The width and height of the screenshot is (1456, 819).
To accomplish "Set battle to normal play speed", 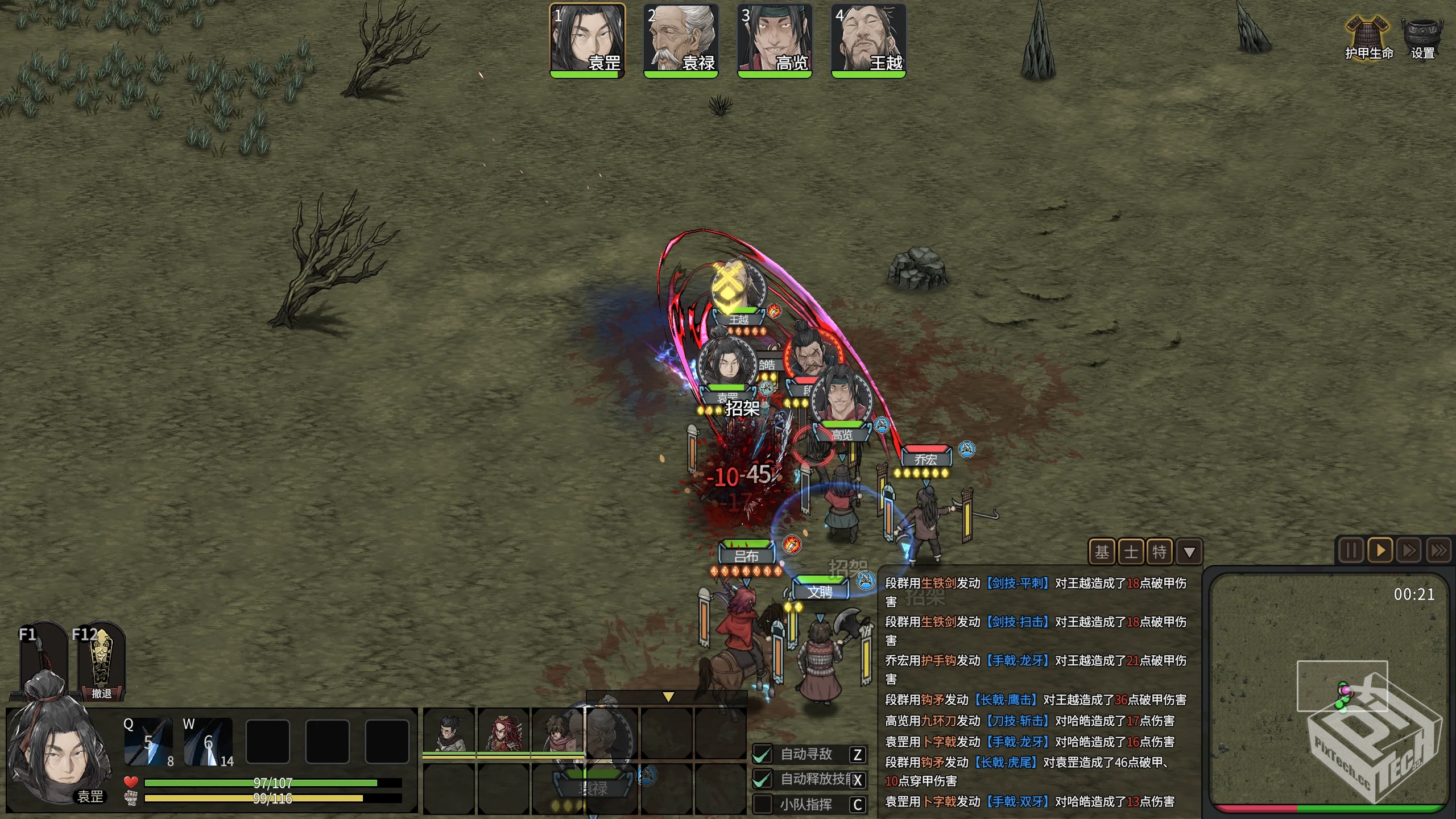I will click(x=1380, y=551).
